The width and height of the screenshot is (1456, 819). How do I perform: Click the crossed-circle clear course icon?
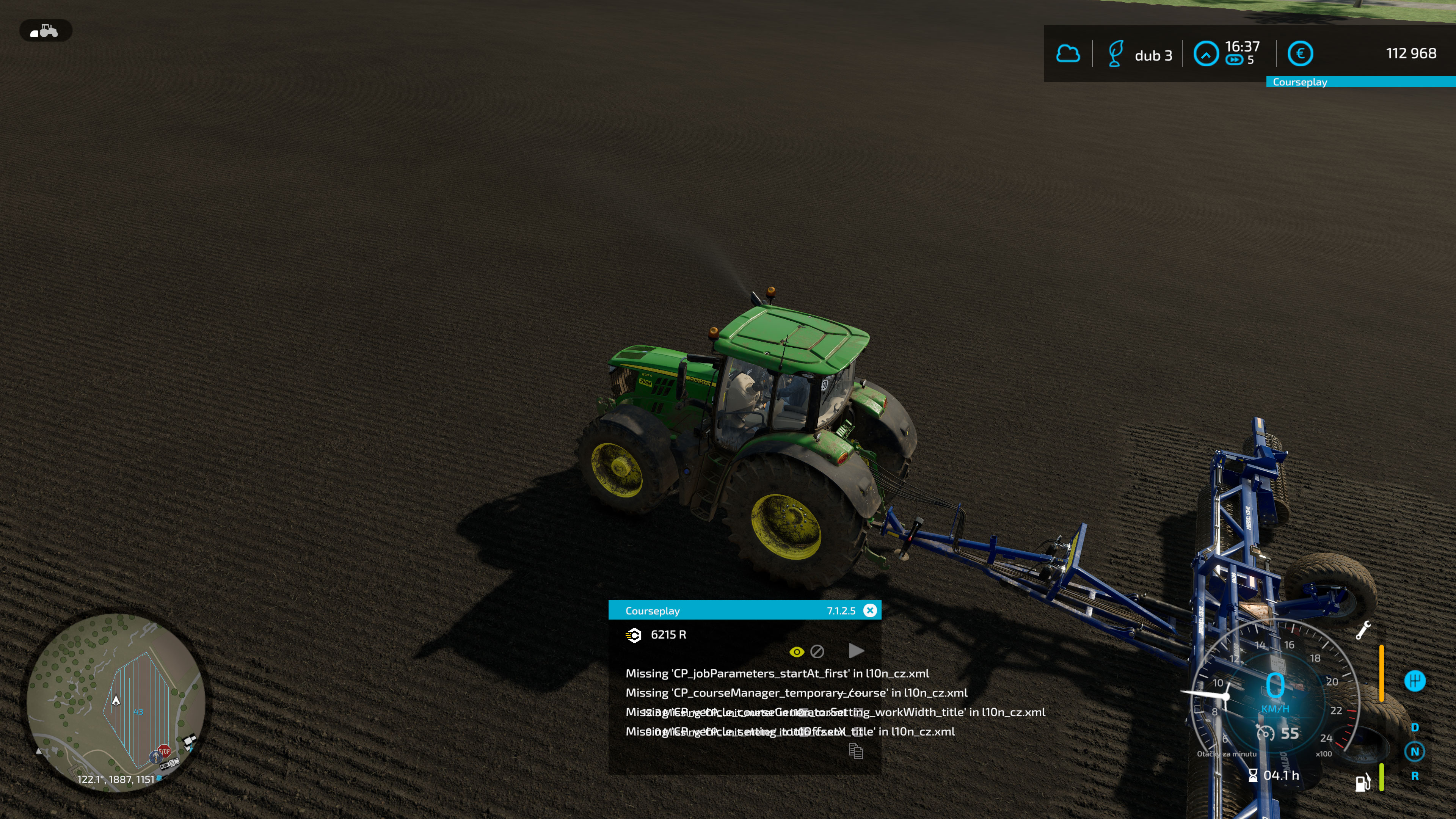817,652
